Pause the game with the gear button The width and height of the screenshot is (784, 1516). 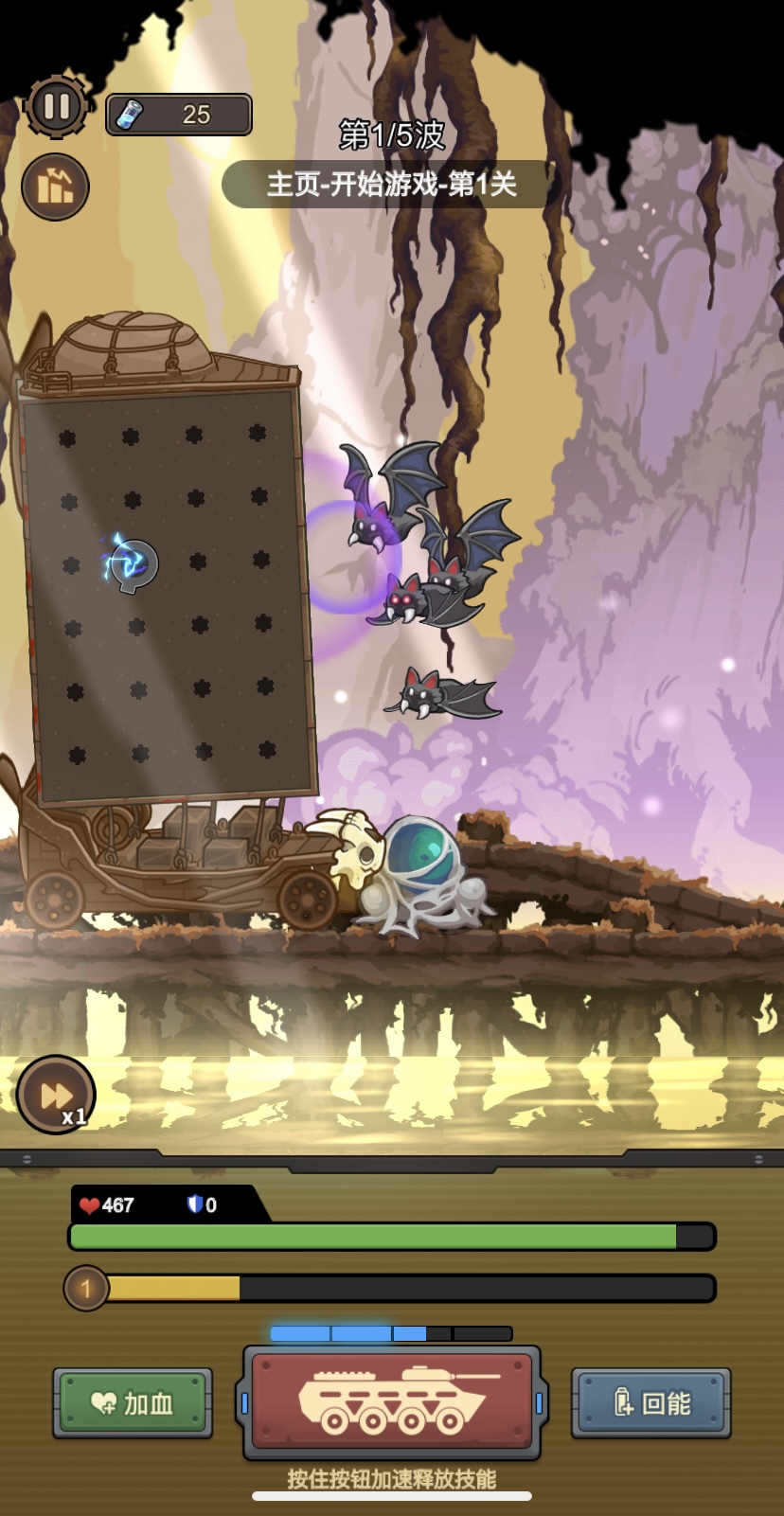click(56, 106)
